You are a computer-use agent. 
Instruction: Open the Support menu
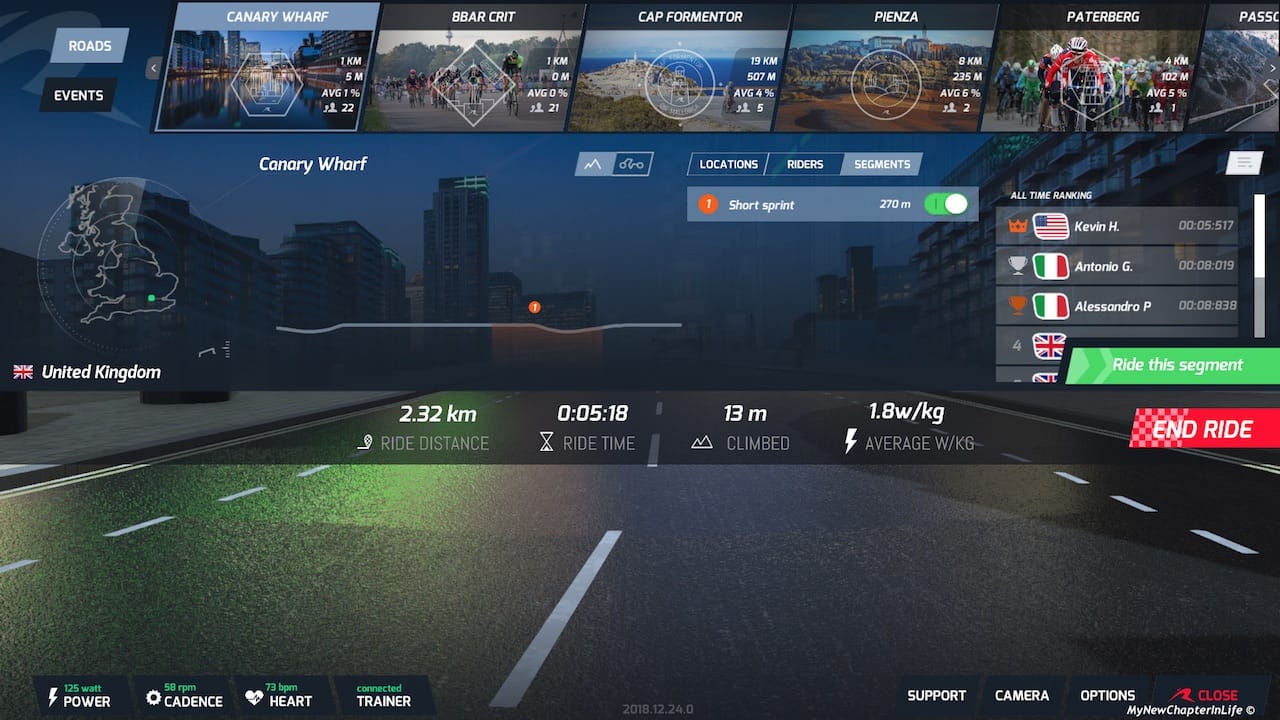click(x=936, y=695)
